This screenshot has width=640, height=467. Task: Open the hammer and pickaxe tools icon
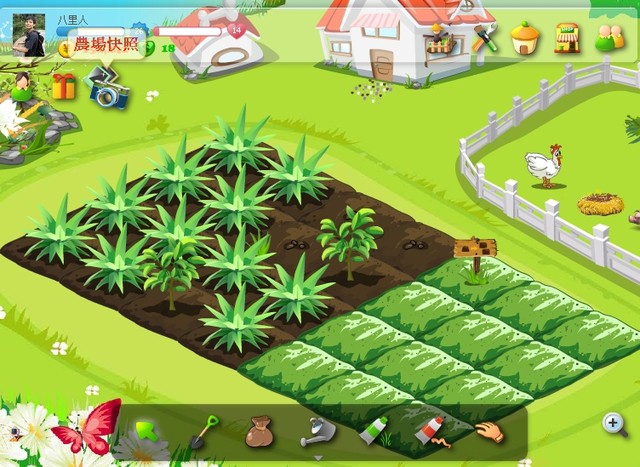484,39
